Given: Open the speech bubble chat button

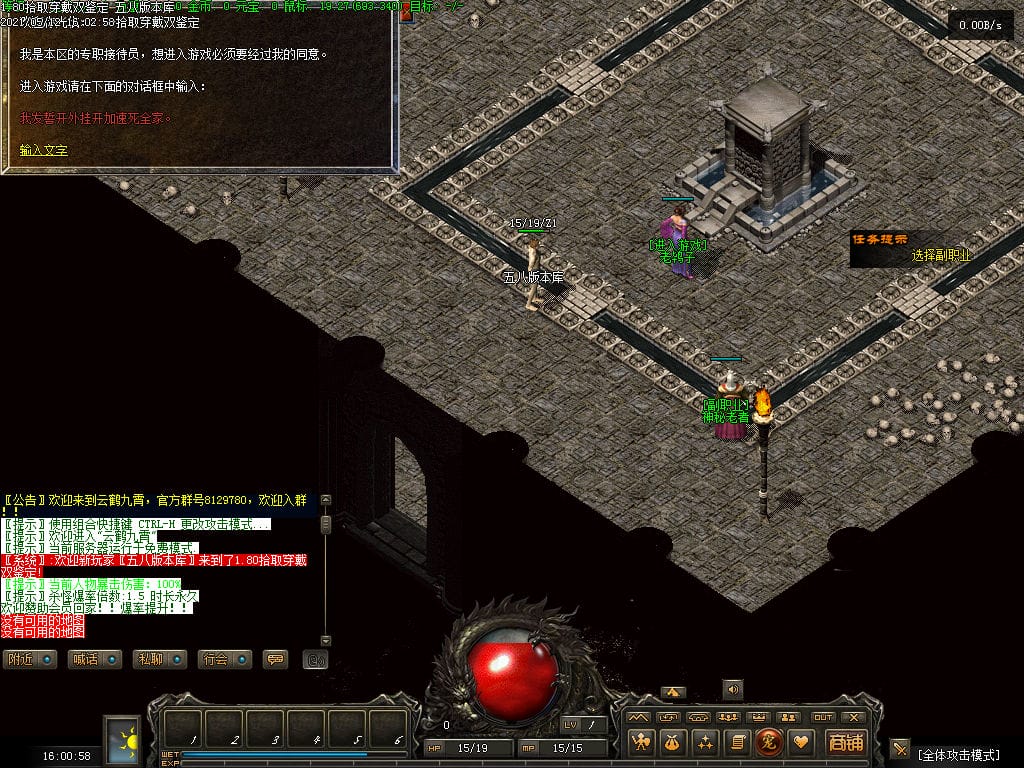Looking at the screenshot, I should [275, 659].
